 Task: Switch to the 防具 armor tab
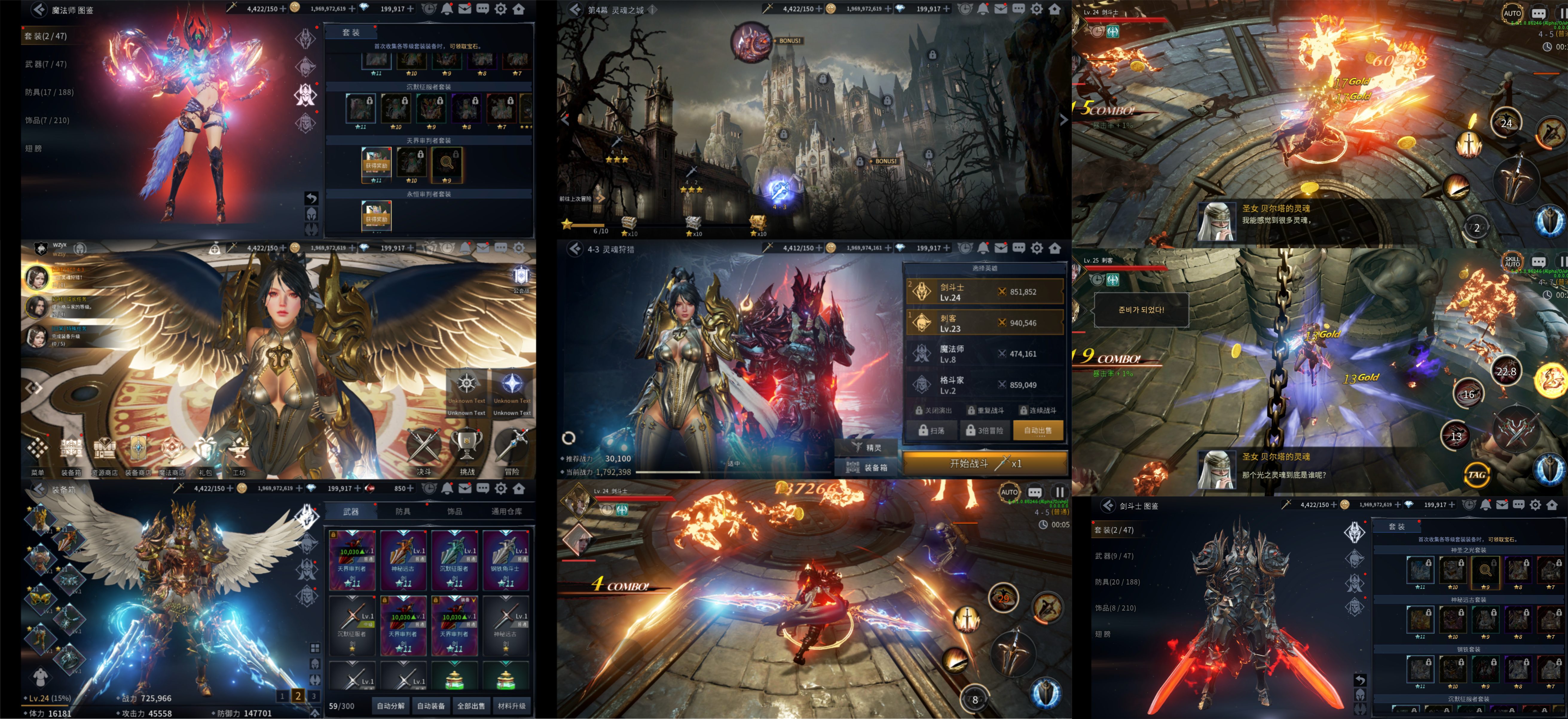(x=403, y=512)
